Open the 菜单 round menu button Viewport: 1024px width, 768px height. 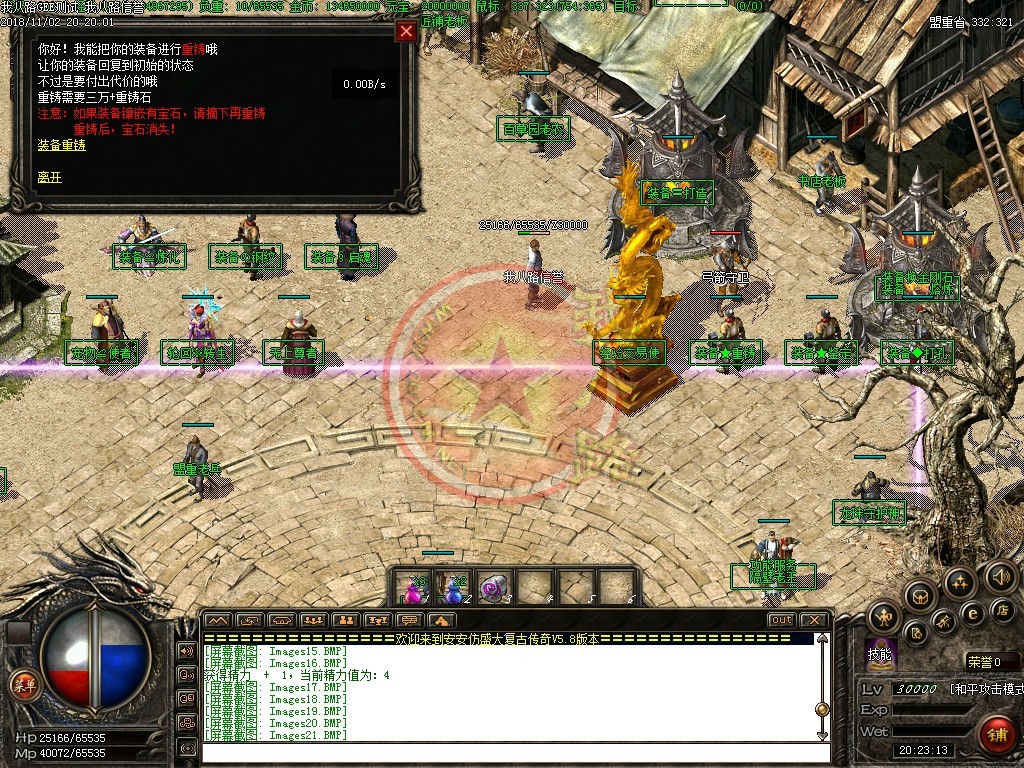coord(22,685)
